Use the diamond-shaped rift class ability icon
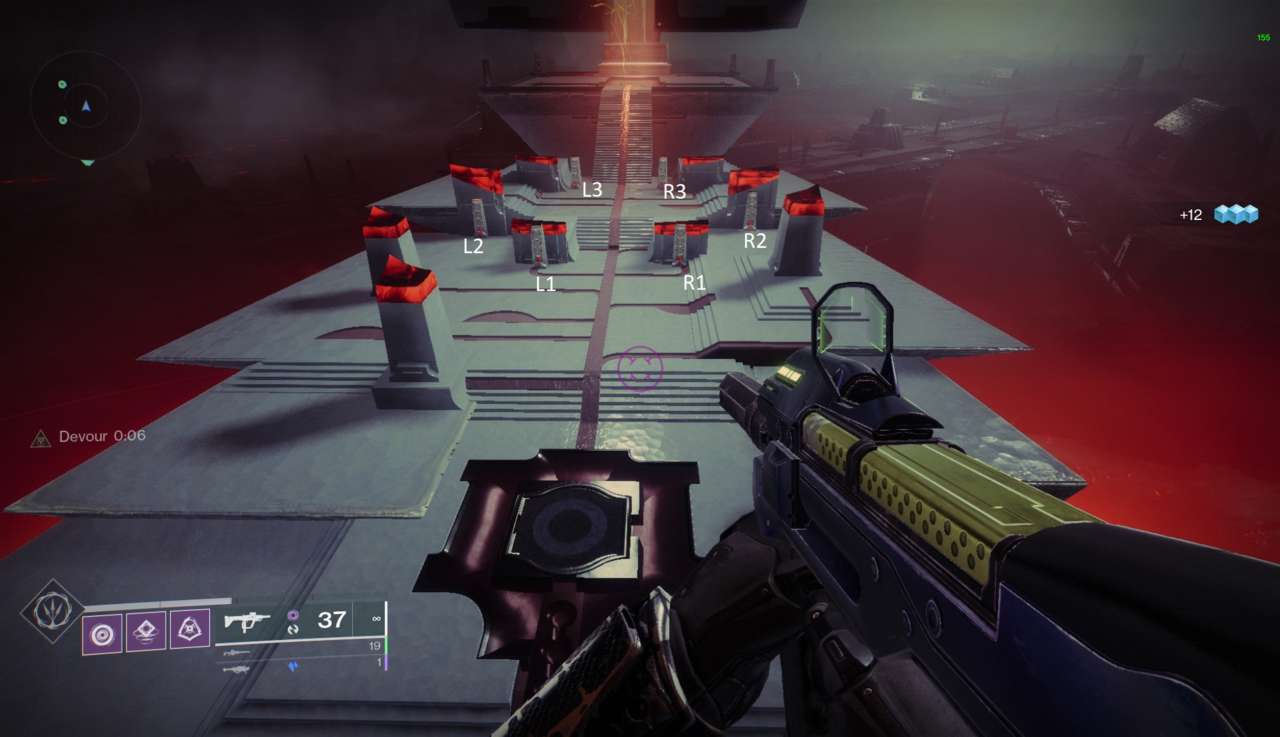The image size is (1280, 737). pyautogui.click(x=146, y=630)
